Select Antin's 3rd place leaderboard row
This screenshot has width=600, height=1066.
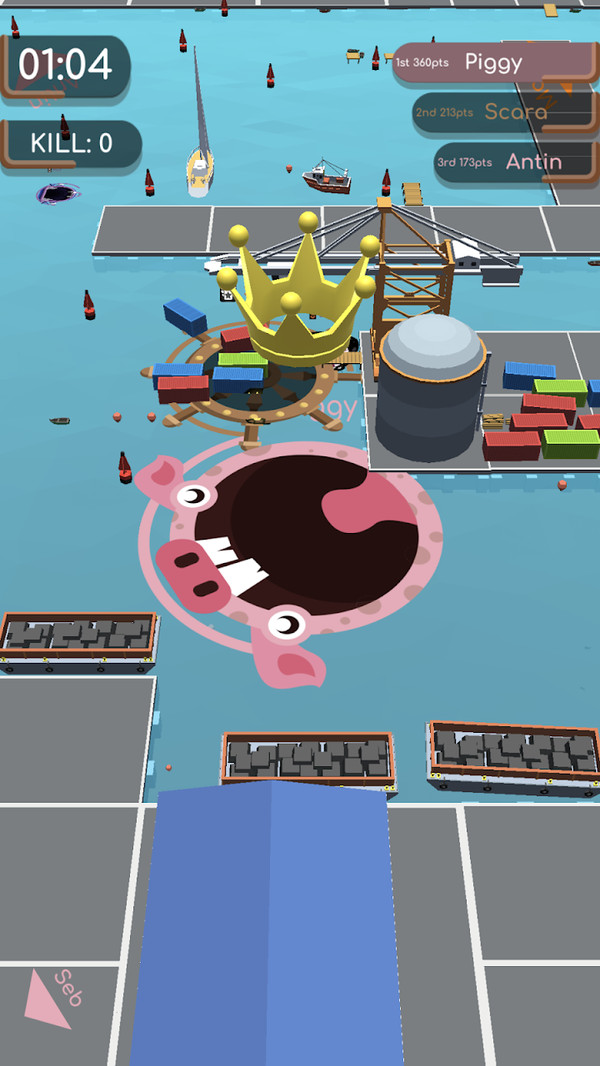click(x=515, y=162)
